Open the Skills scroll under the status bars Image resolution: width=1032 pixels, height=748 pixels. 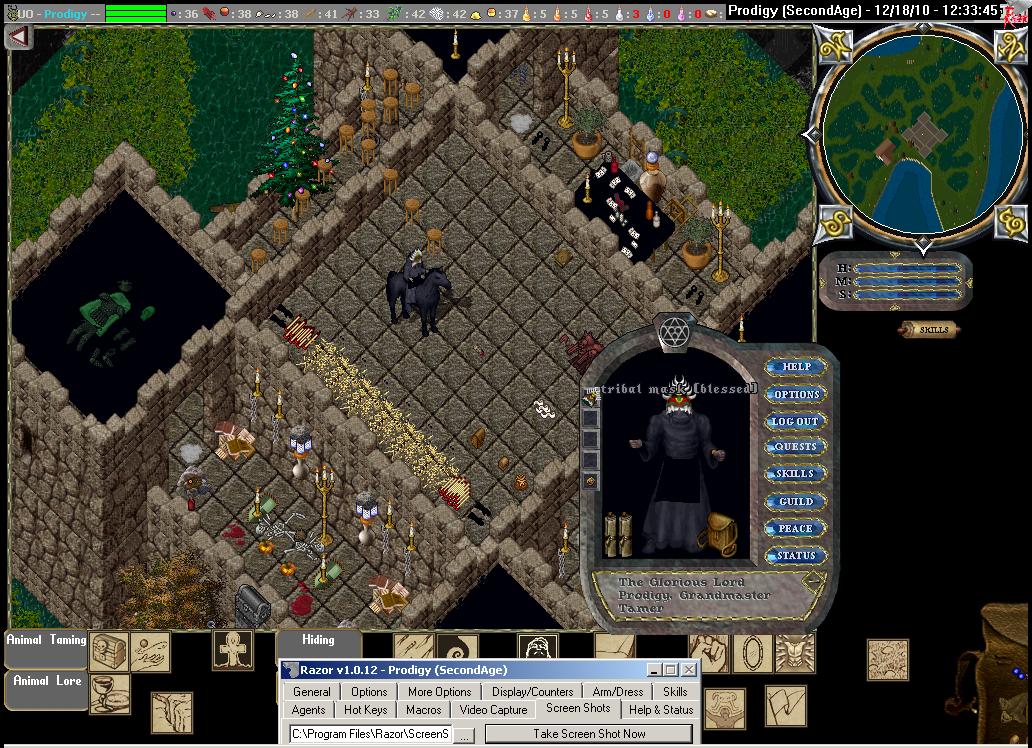(930, 329)
